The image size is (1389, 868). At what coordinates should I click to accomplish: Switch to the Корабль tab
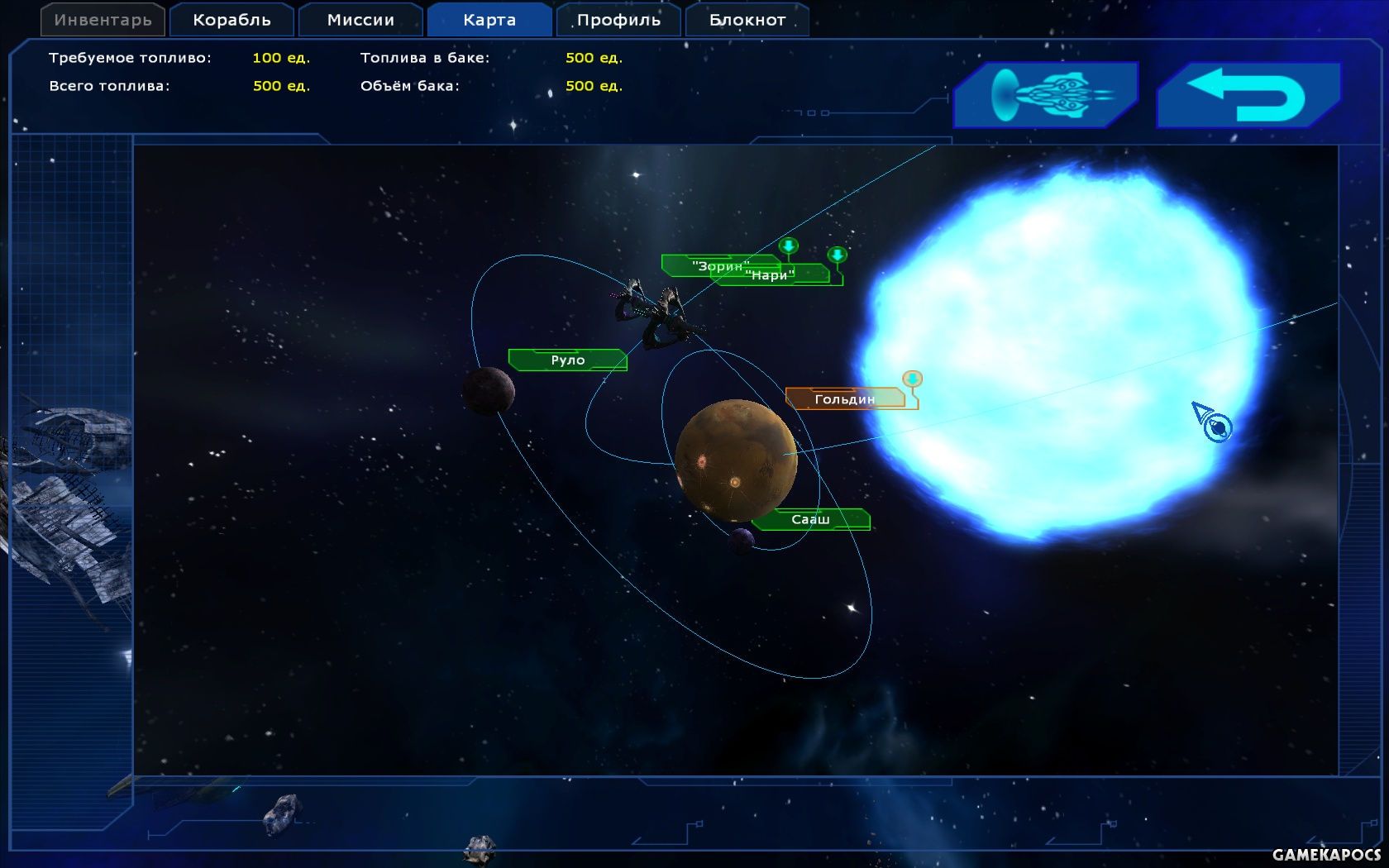pos(231,20)
